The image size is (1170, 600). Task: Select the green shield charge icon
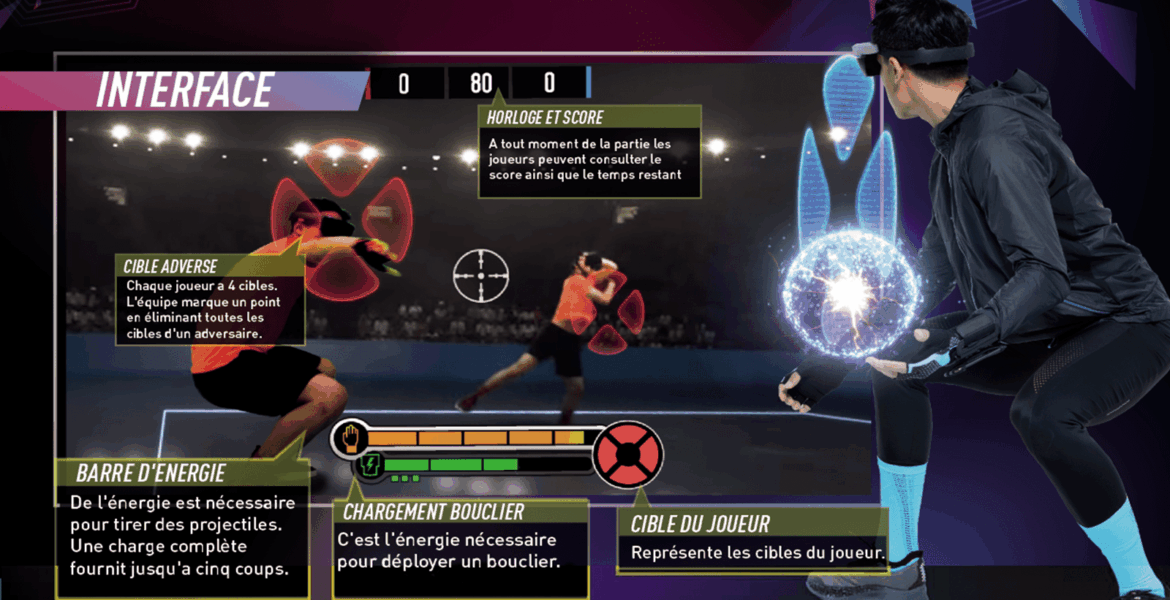coord(371,464)
